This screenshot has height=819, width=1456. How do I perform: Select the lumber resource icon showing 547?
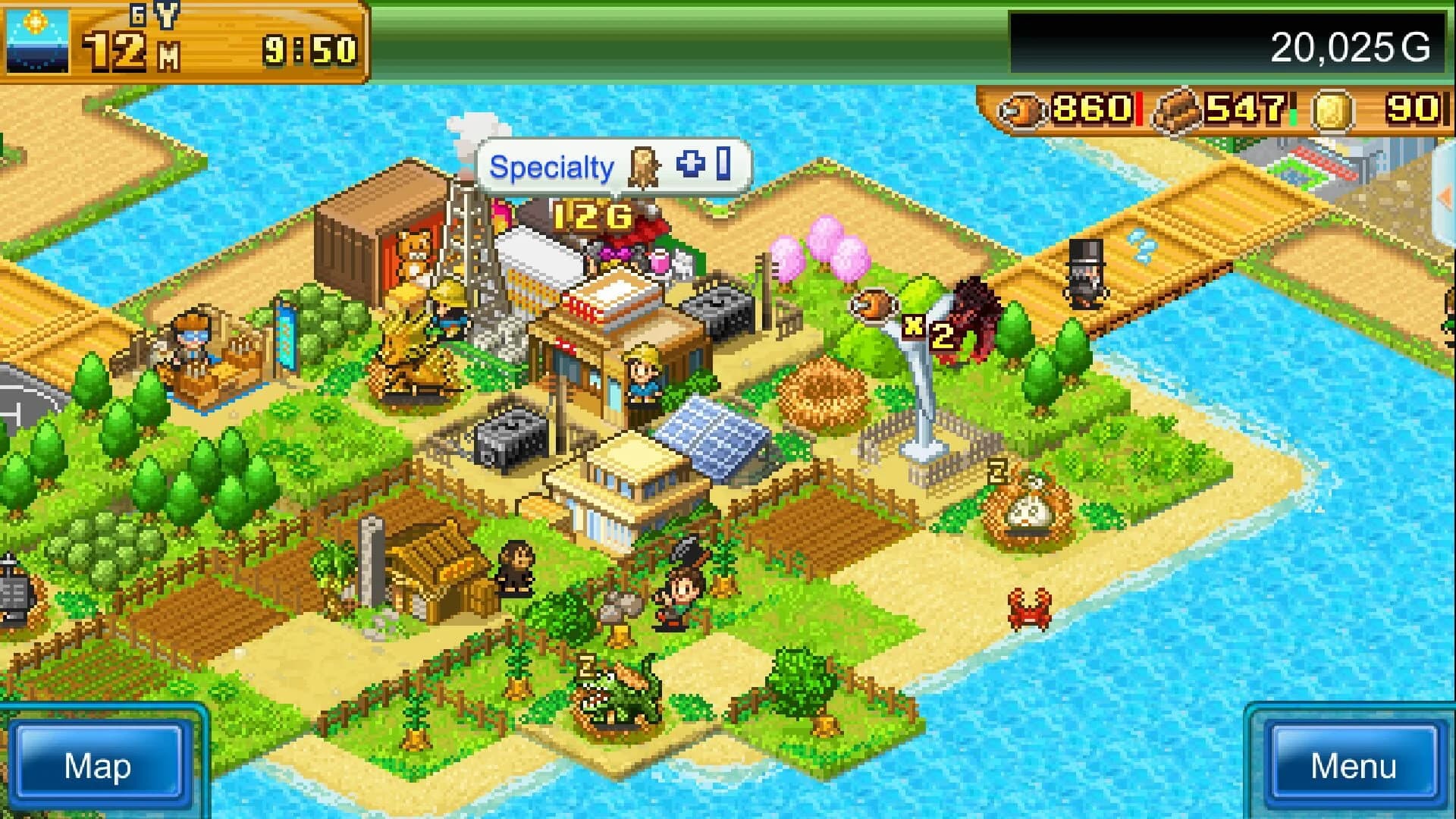click(1178, 110)
